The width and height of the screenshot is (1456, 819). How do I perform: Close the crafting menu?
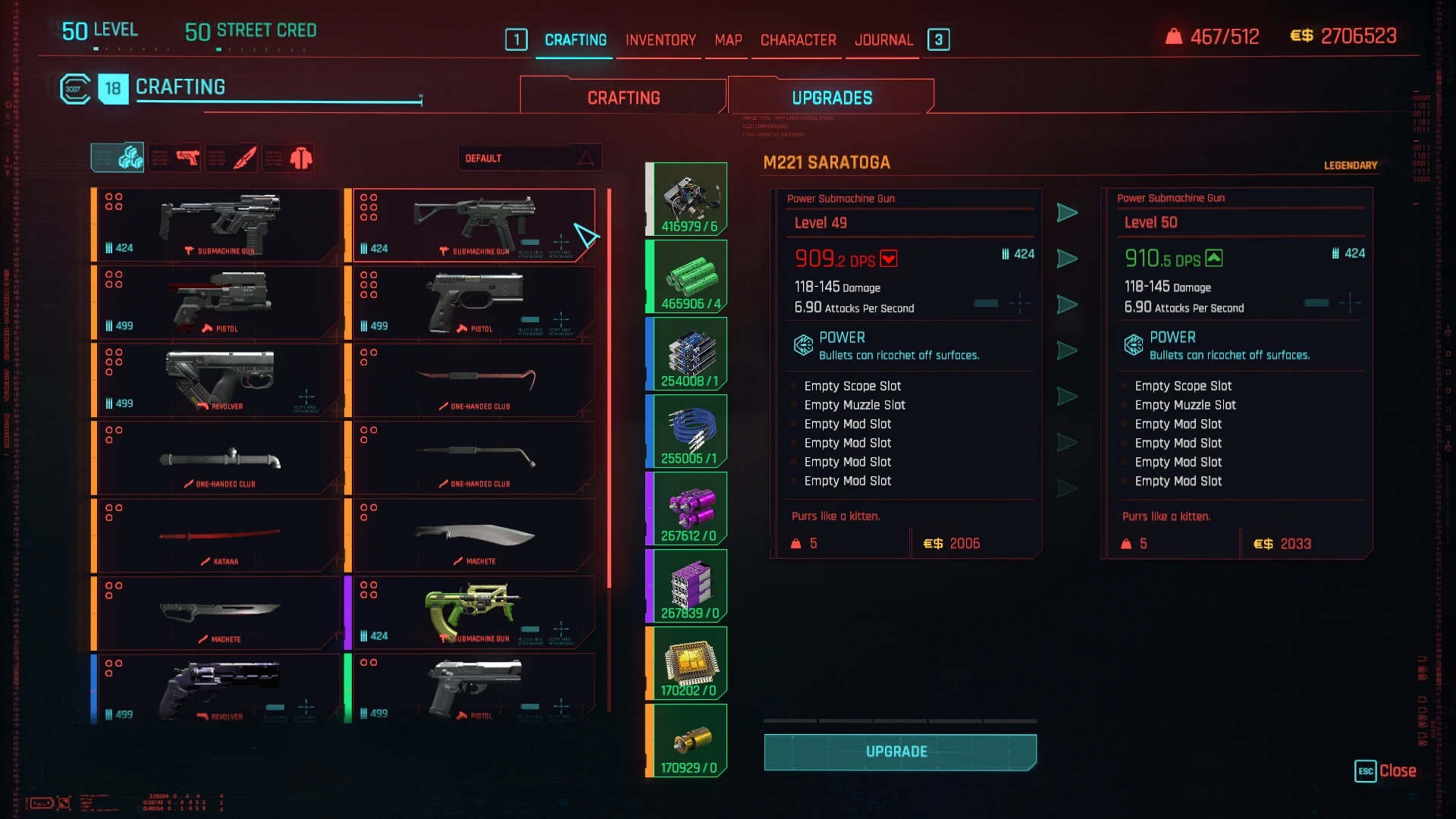(1385, 770)
